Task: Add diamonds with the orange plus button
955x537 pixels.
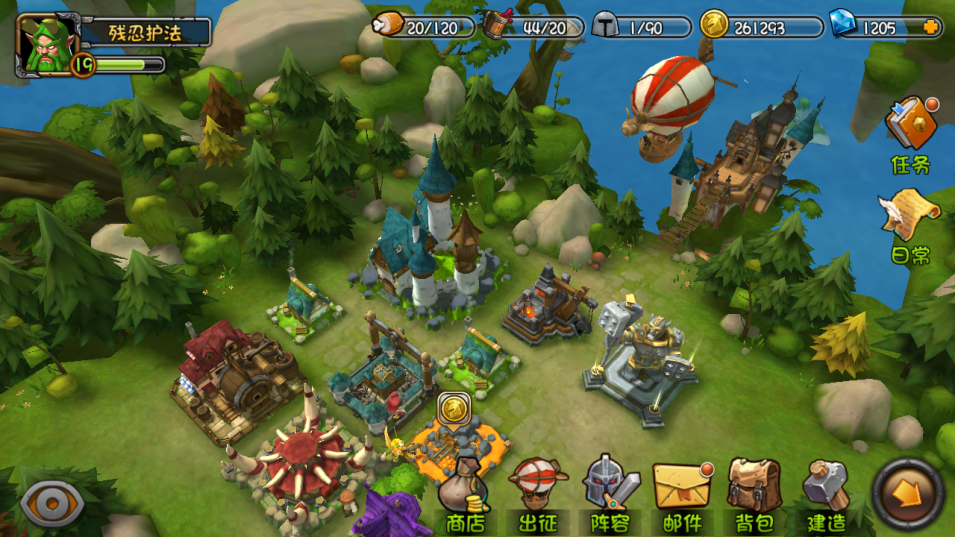Action: pos(931,27)
